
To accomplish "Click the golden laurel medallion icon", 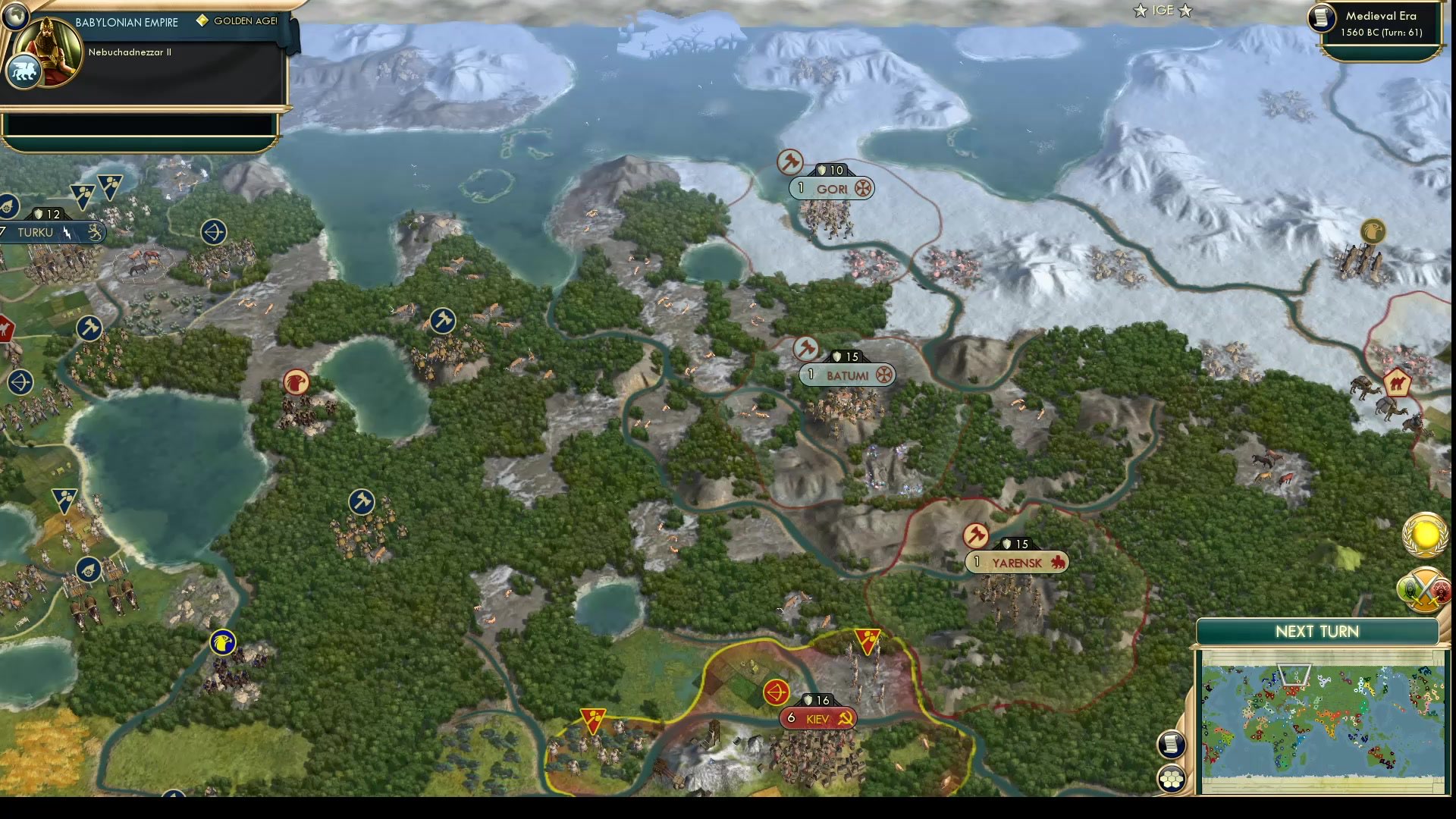I will point(1424,533).
